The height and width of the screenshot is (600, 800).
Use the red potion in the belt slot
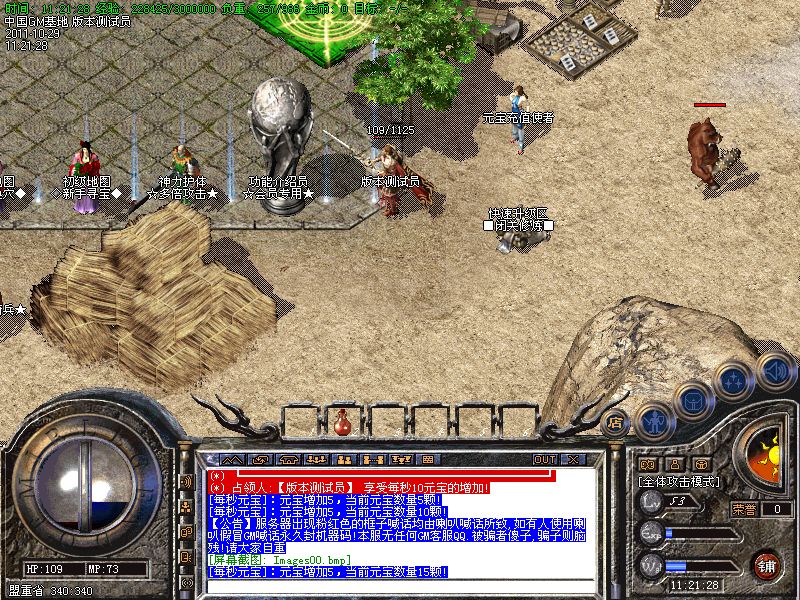point(342,422)
